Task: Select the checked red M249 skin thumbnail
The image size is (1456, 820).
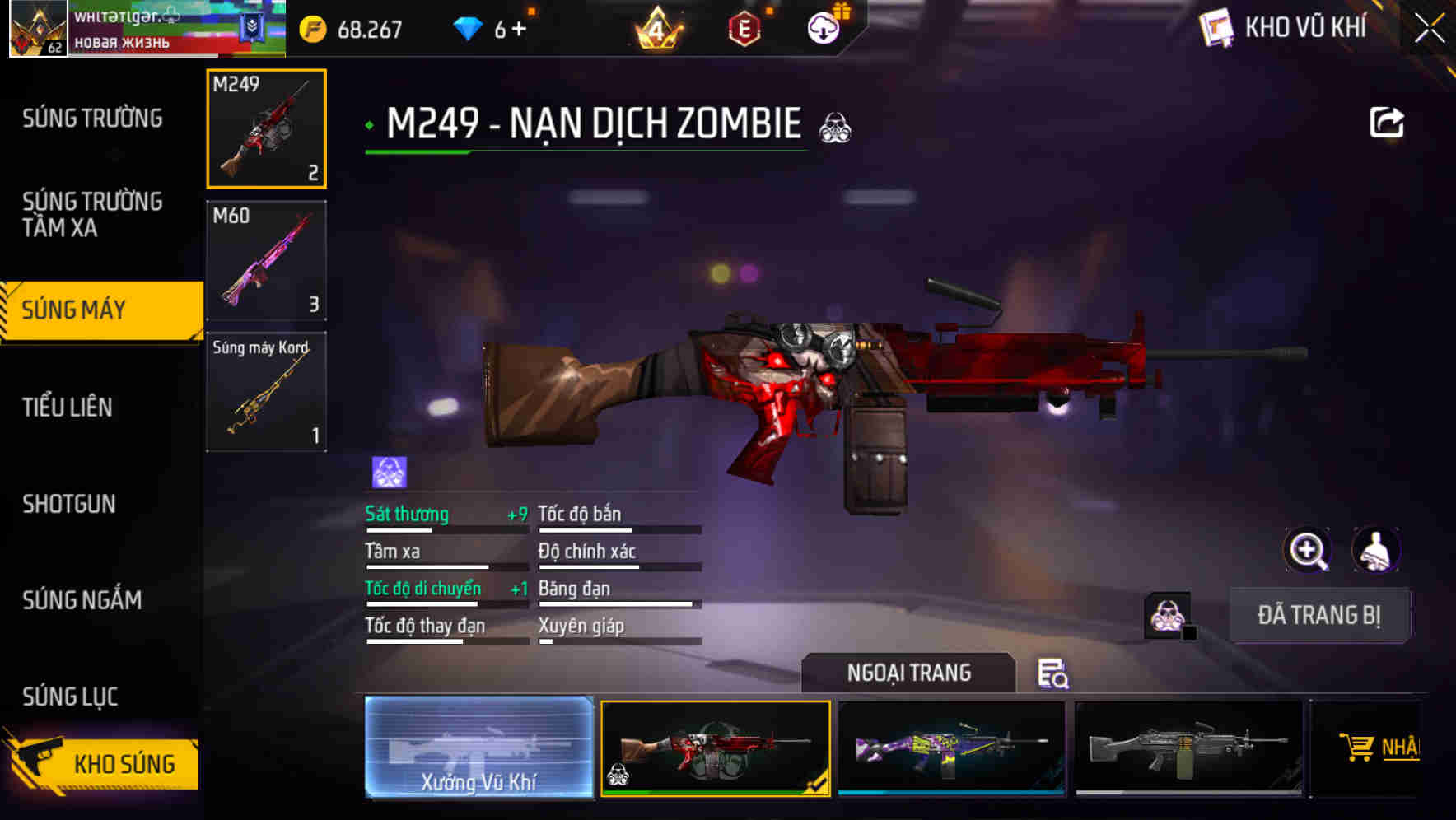Action: click(x=715, y=749)
